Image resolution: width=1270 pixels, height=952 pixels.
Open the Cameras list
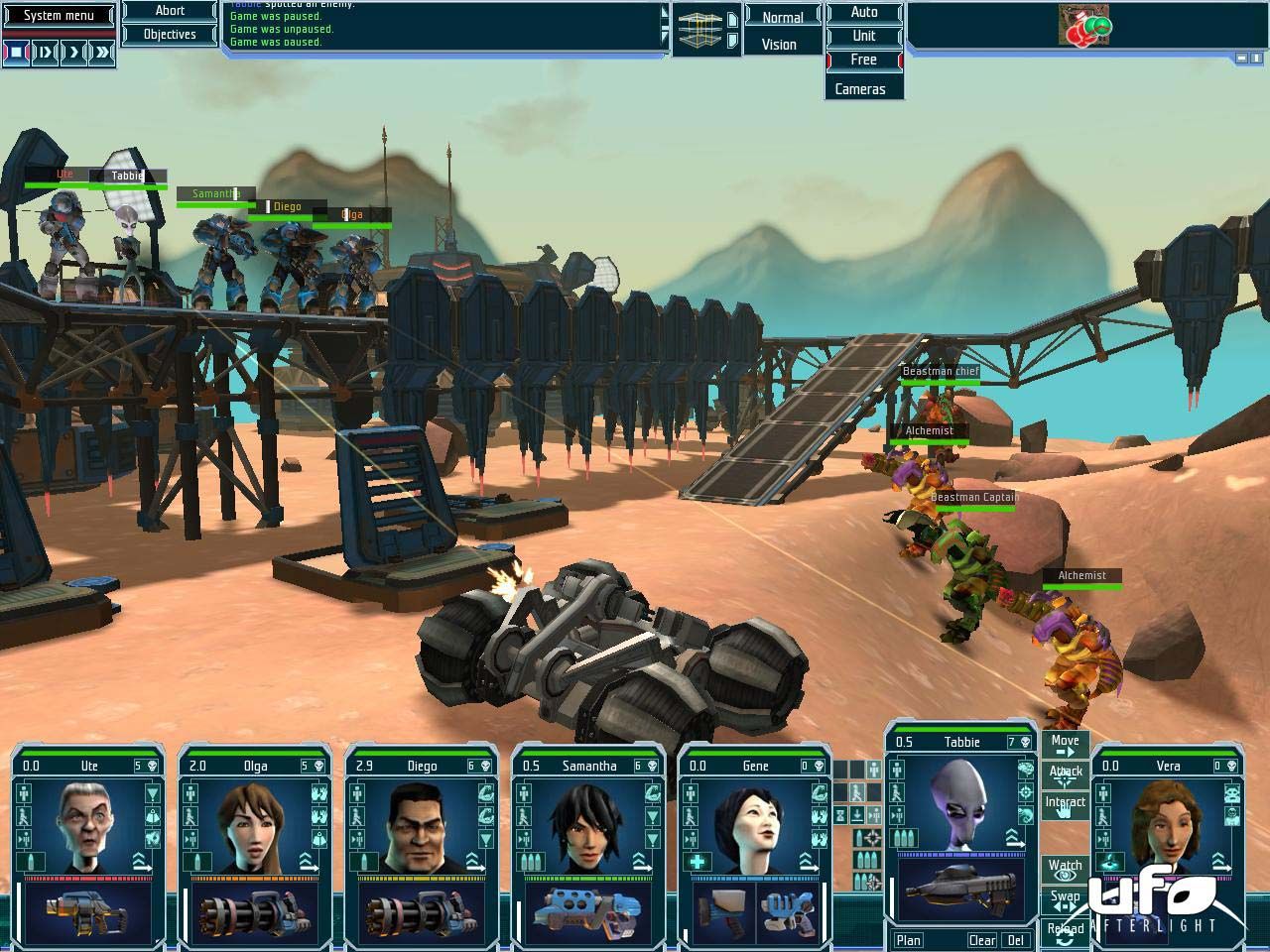coord(859,88)
